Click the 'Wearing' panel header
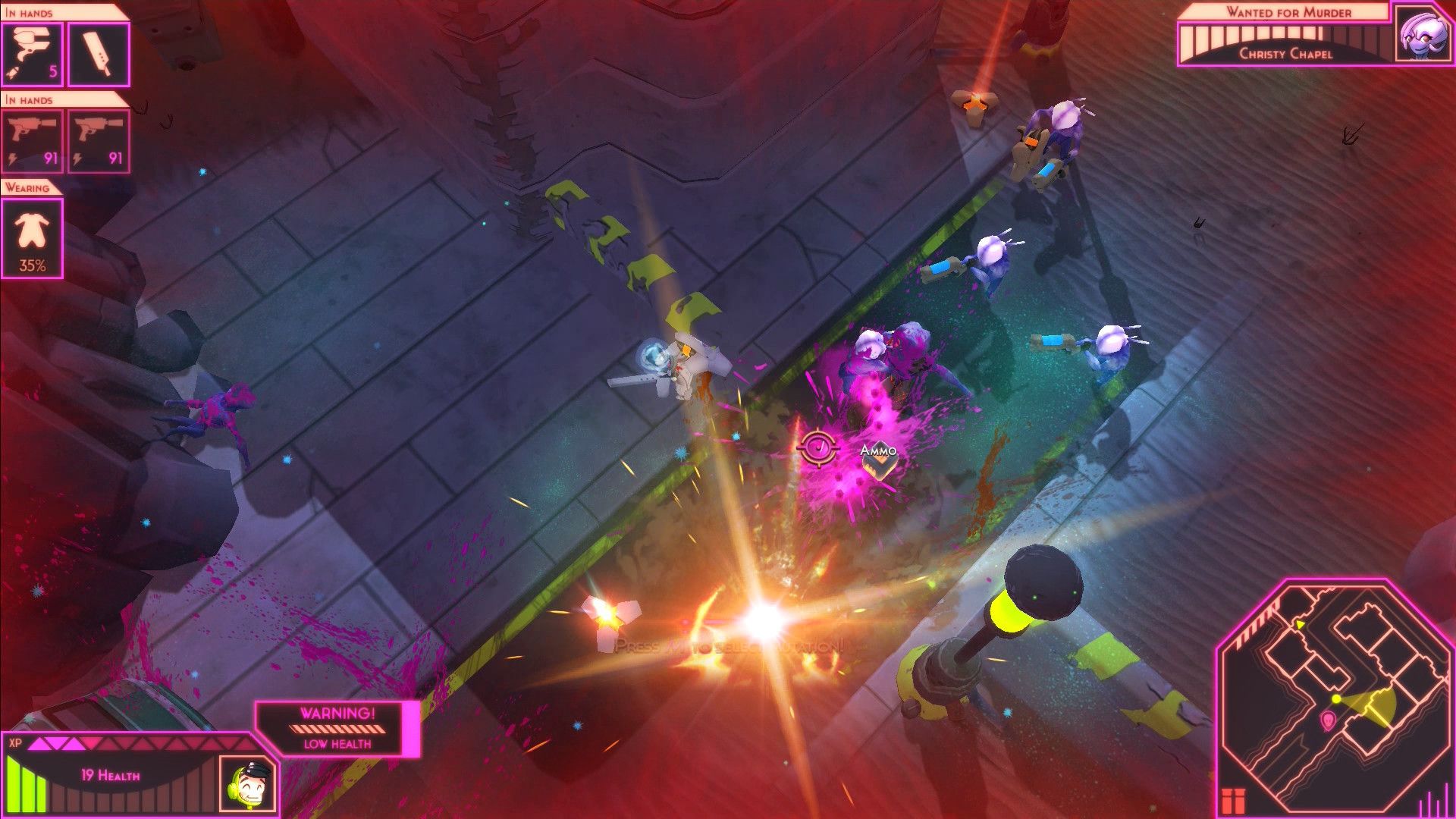The image size is (1456, 819). point(27,187)
